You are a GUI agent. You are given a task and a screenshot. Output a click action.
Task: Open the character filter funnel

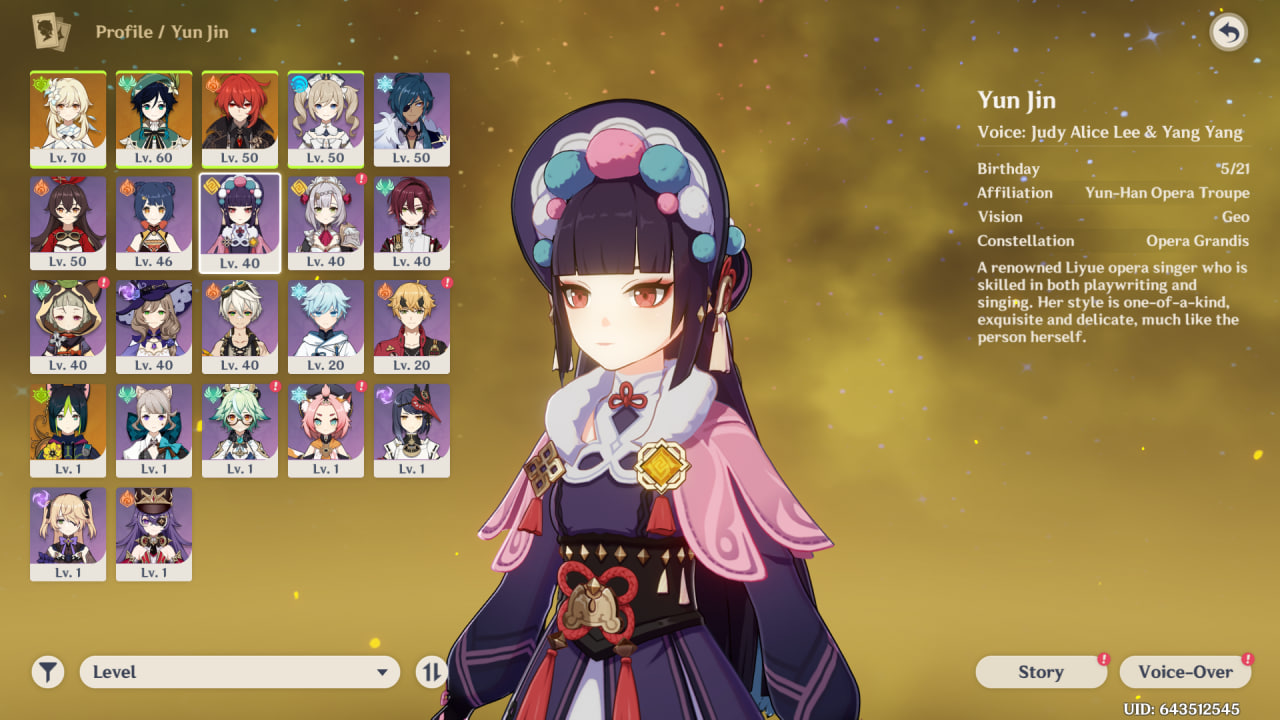pyautogui.click(x=47, y=672)
